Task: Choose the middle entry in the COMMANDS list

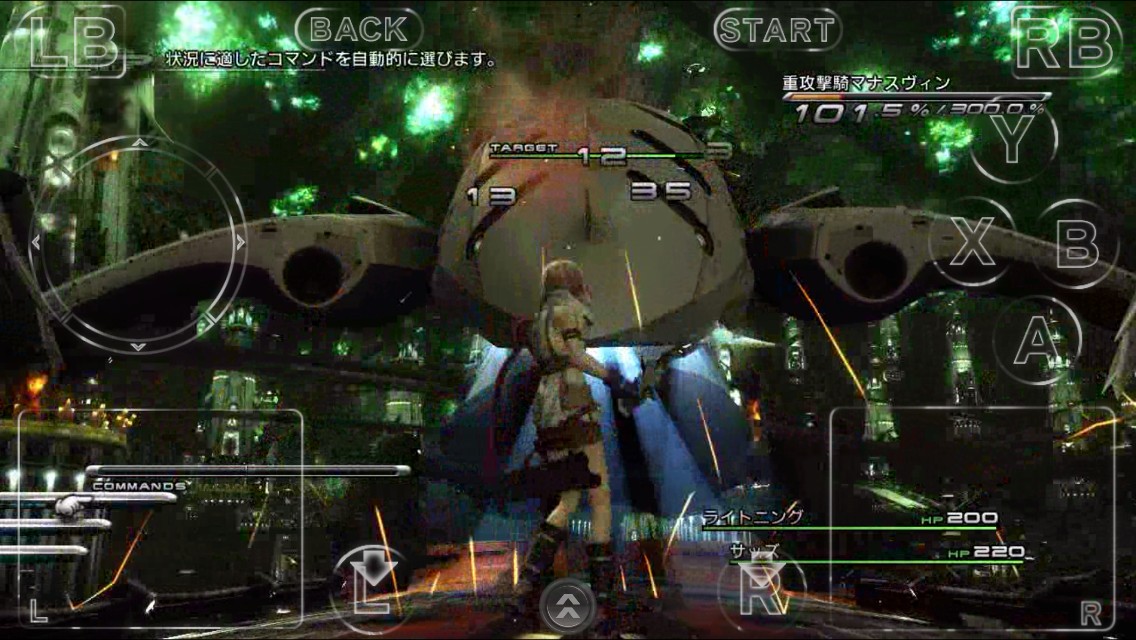Action: 55,524
